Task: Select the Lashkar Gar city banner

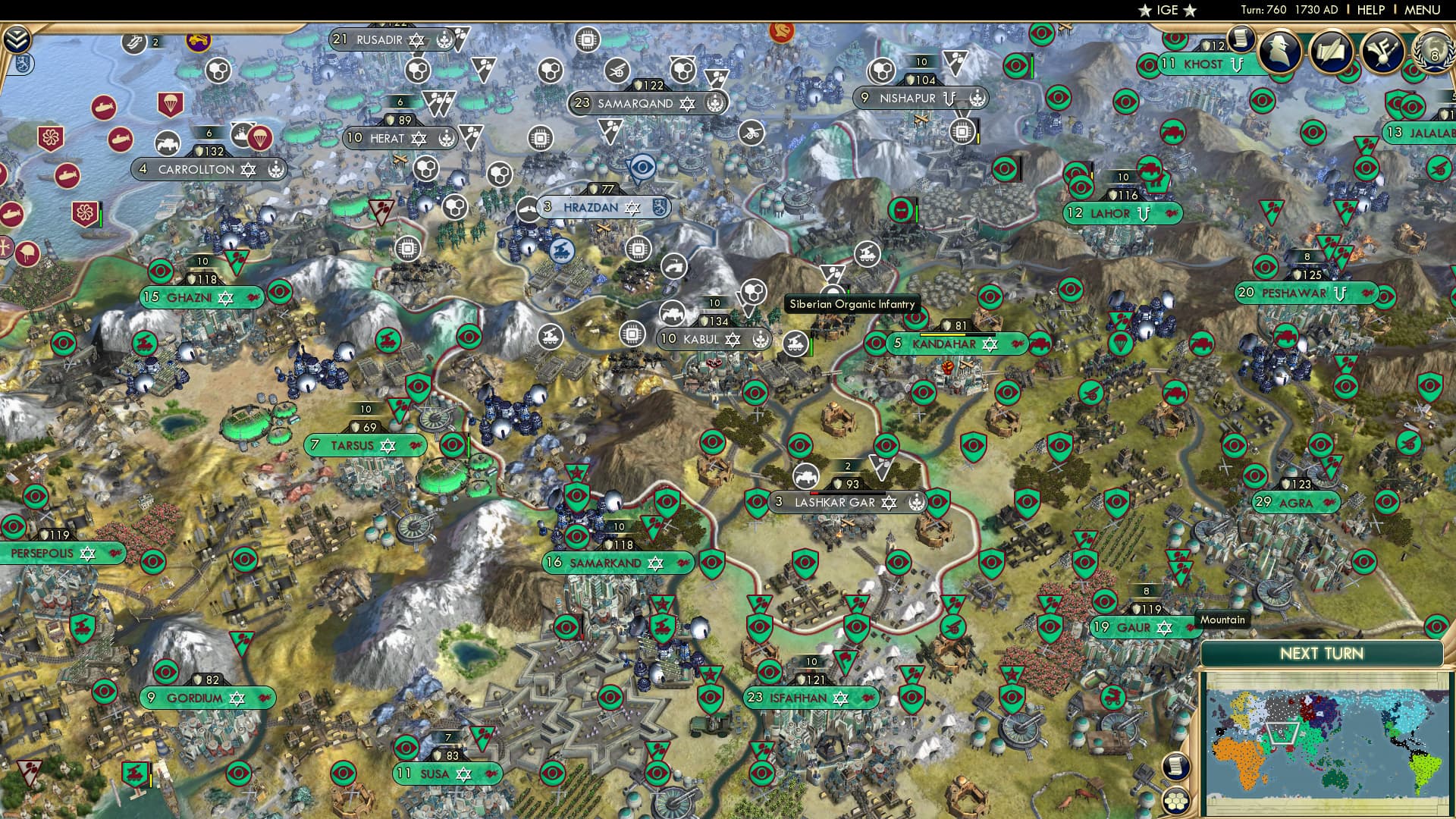Action: click(x=849, y=502)
